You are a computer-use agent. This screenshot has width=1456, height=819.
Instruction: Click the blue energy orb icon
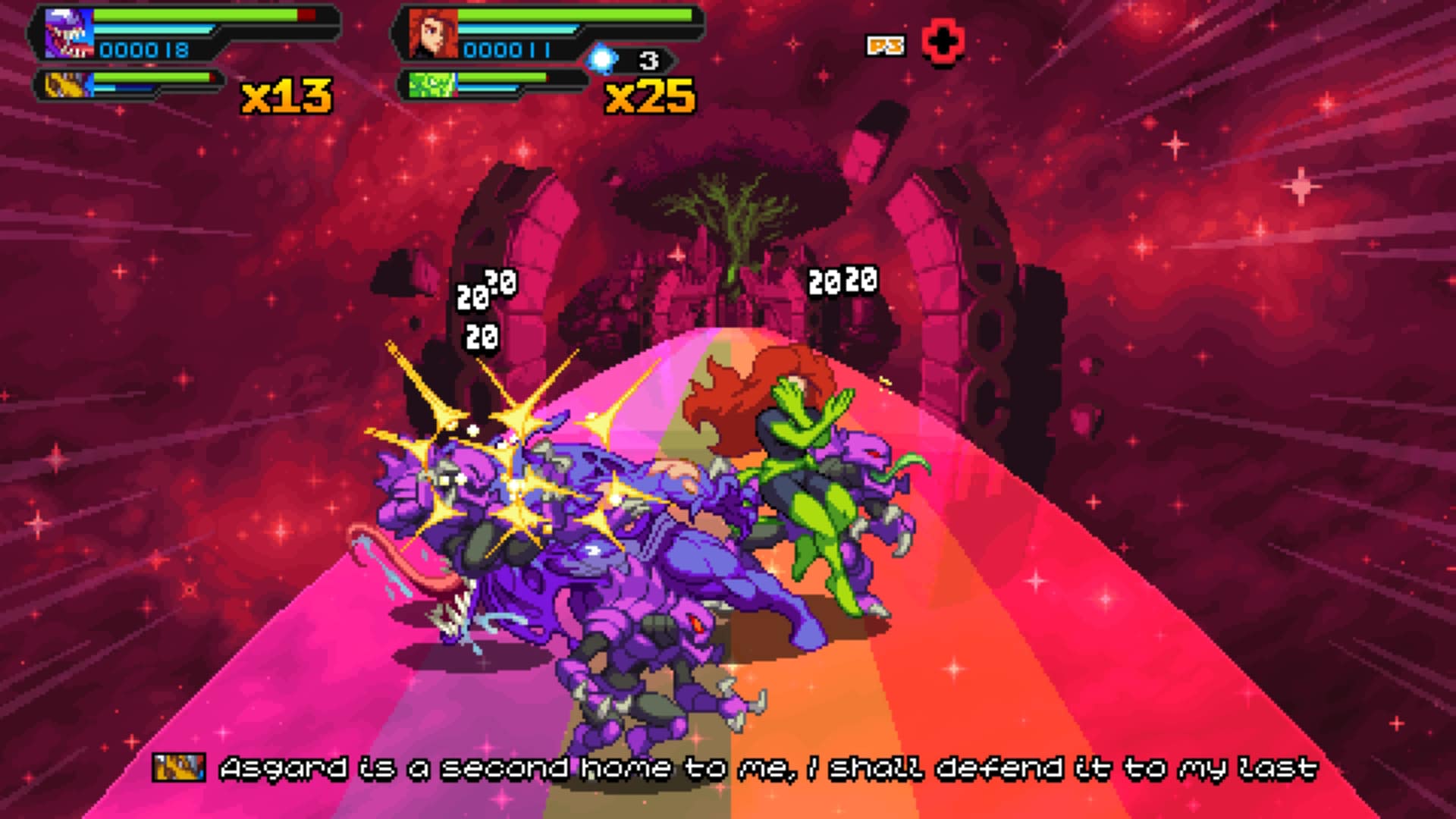603,58
